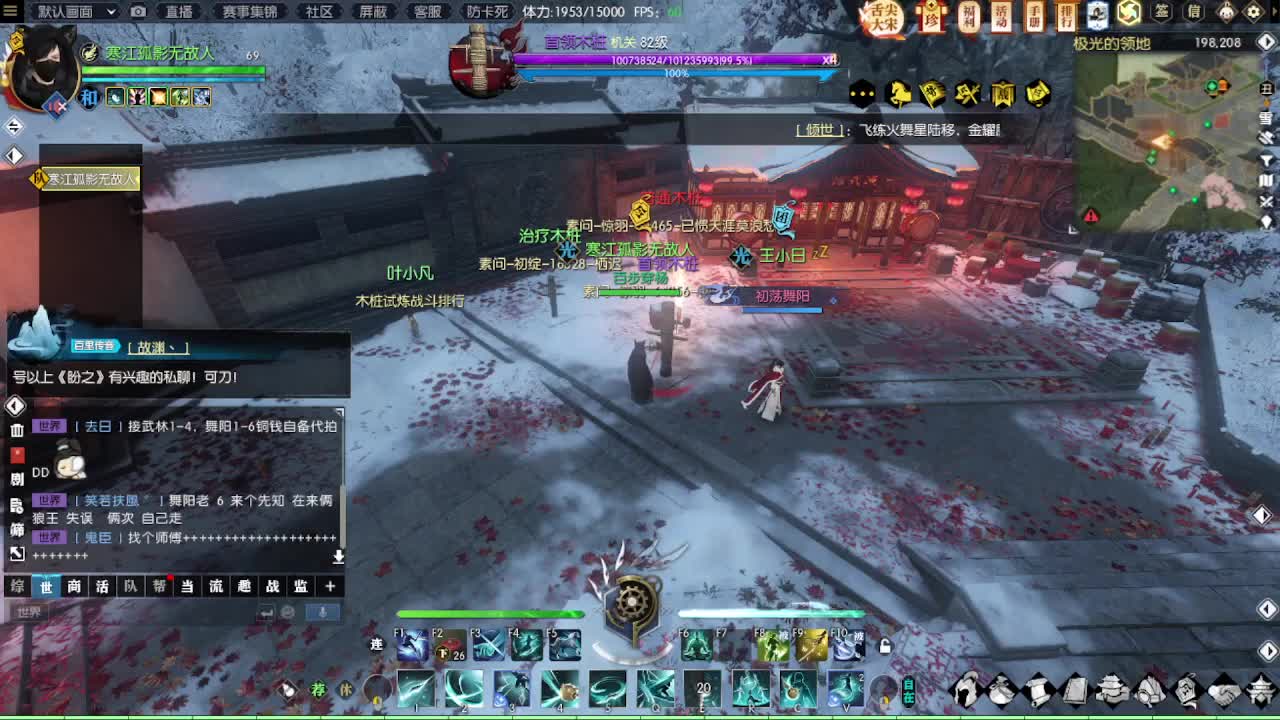Collapse the left chat panel with the arrow

pyautogui.click(x=14, y=406)
